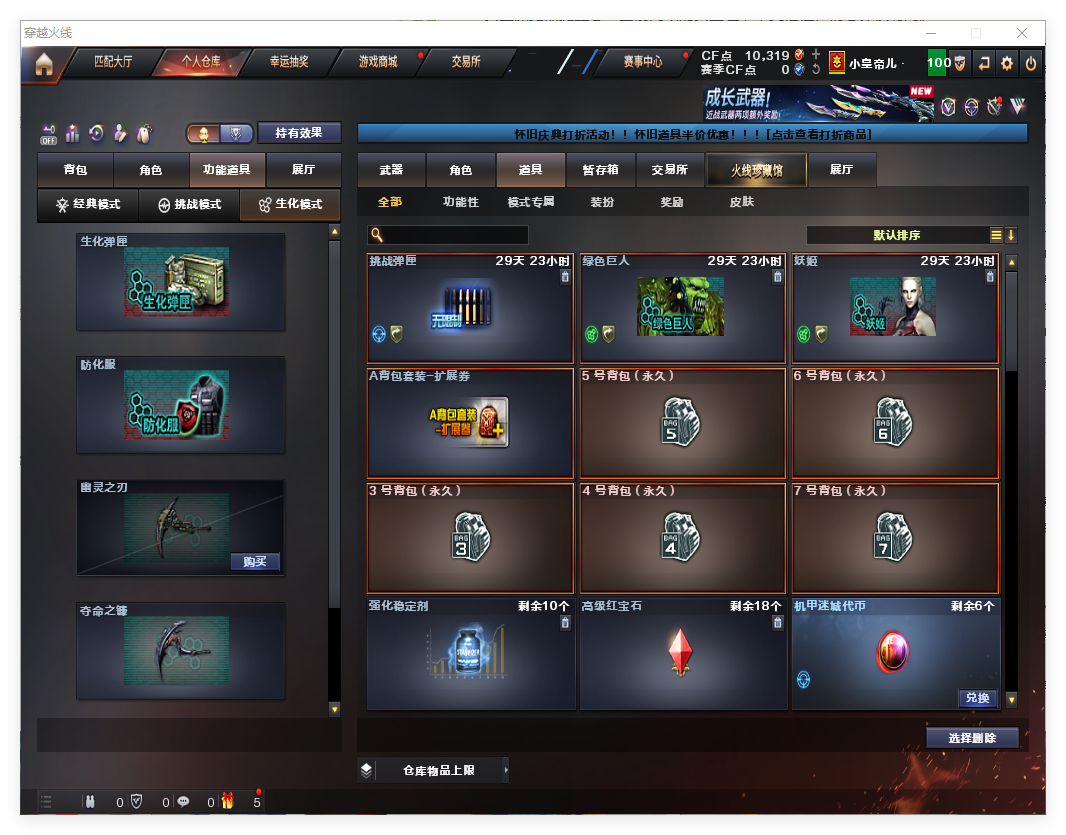This screenshot has width=1066, height=835.
Task: Select the 挑战模式 challenge mode tab
Action: click(189, 205)
